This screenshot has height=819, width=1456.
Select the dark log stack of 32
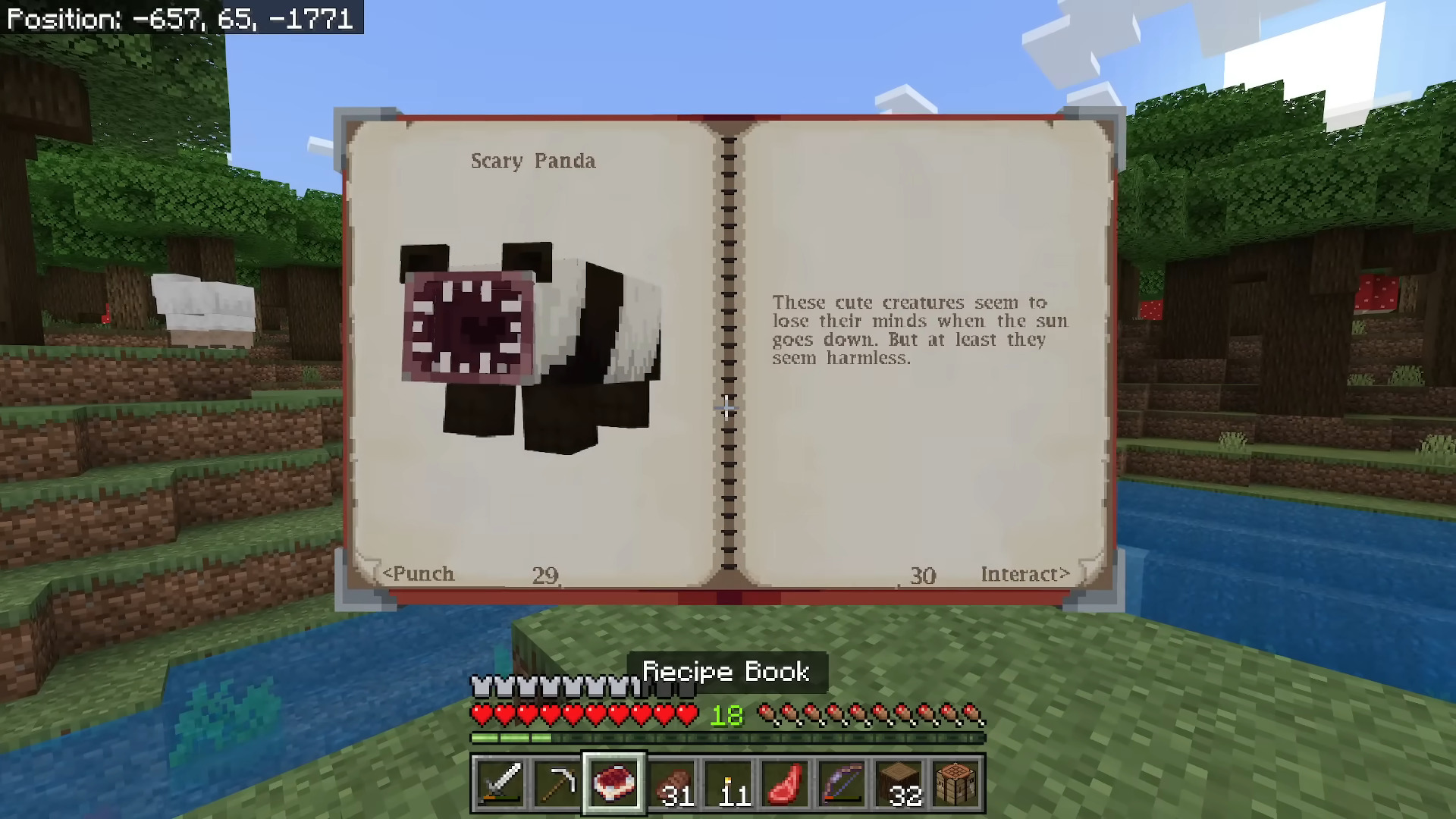(899, 783)
